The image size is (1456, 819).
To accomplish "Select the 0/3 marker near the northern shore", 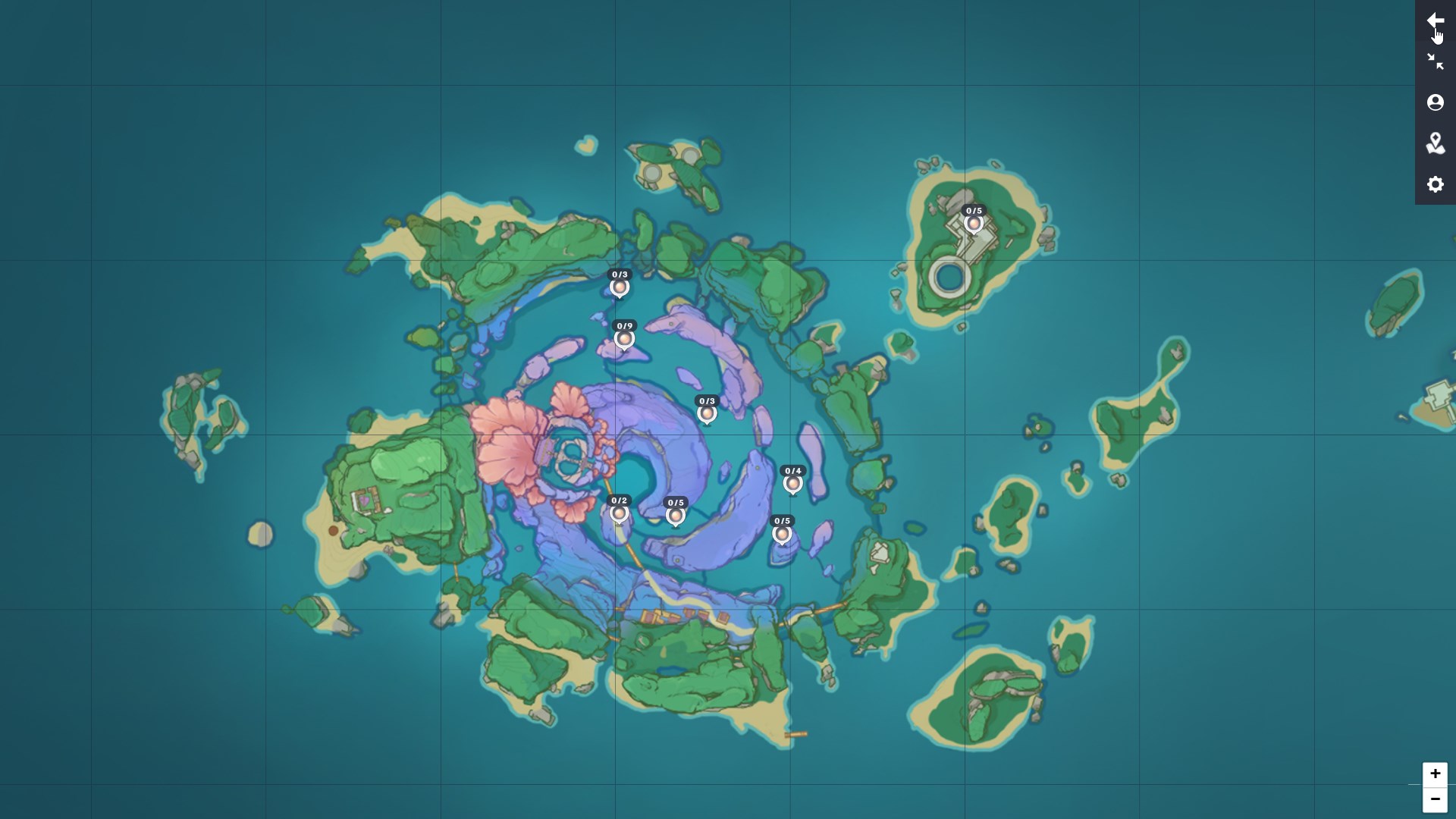I will coord(620,288).
